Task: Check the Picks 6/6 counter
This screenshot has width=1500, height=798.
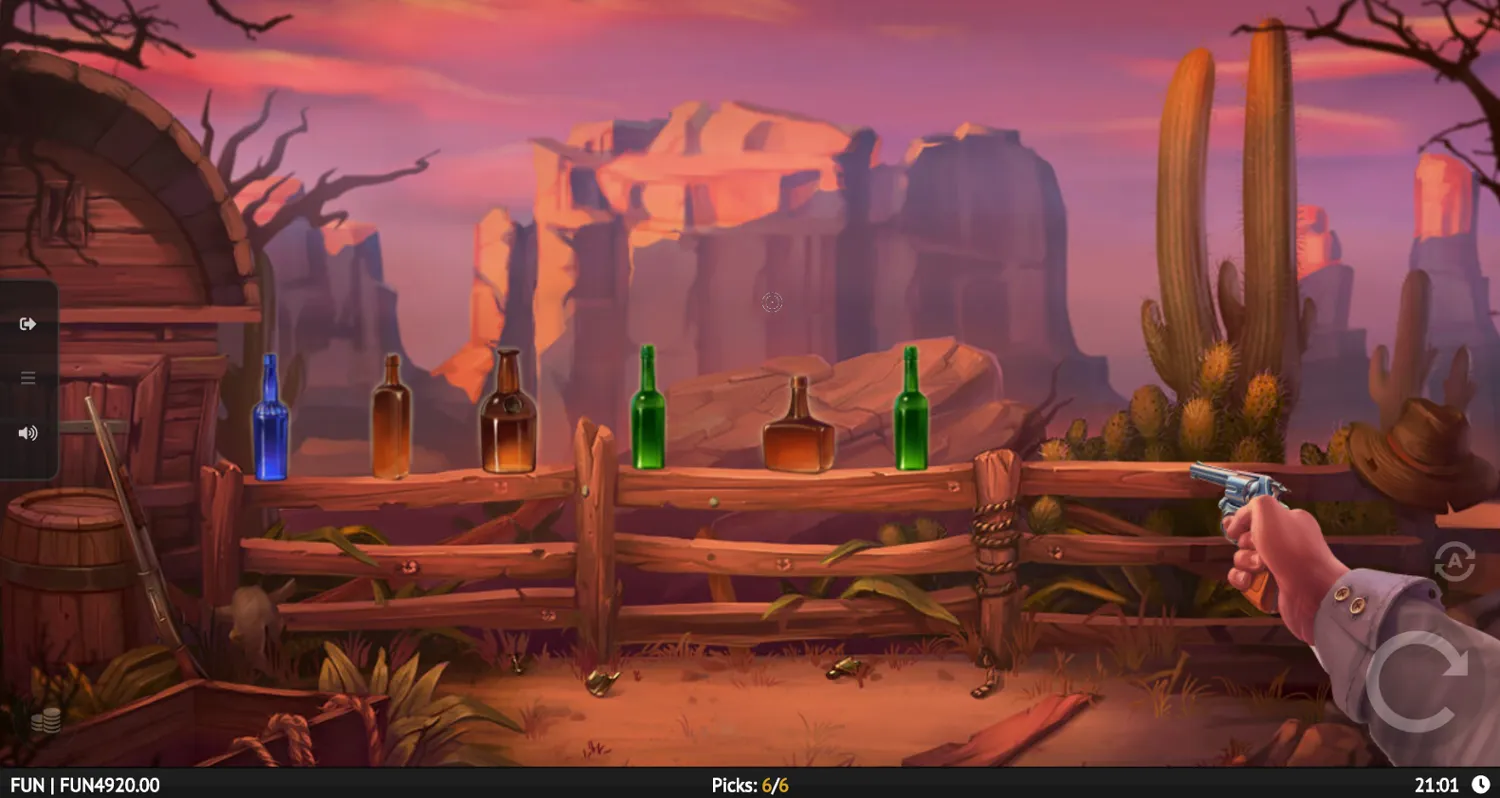Action: tap(749, 784)
